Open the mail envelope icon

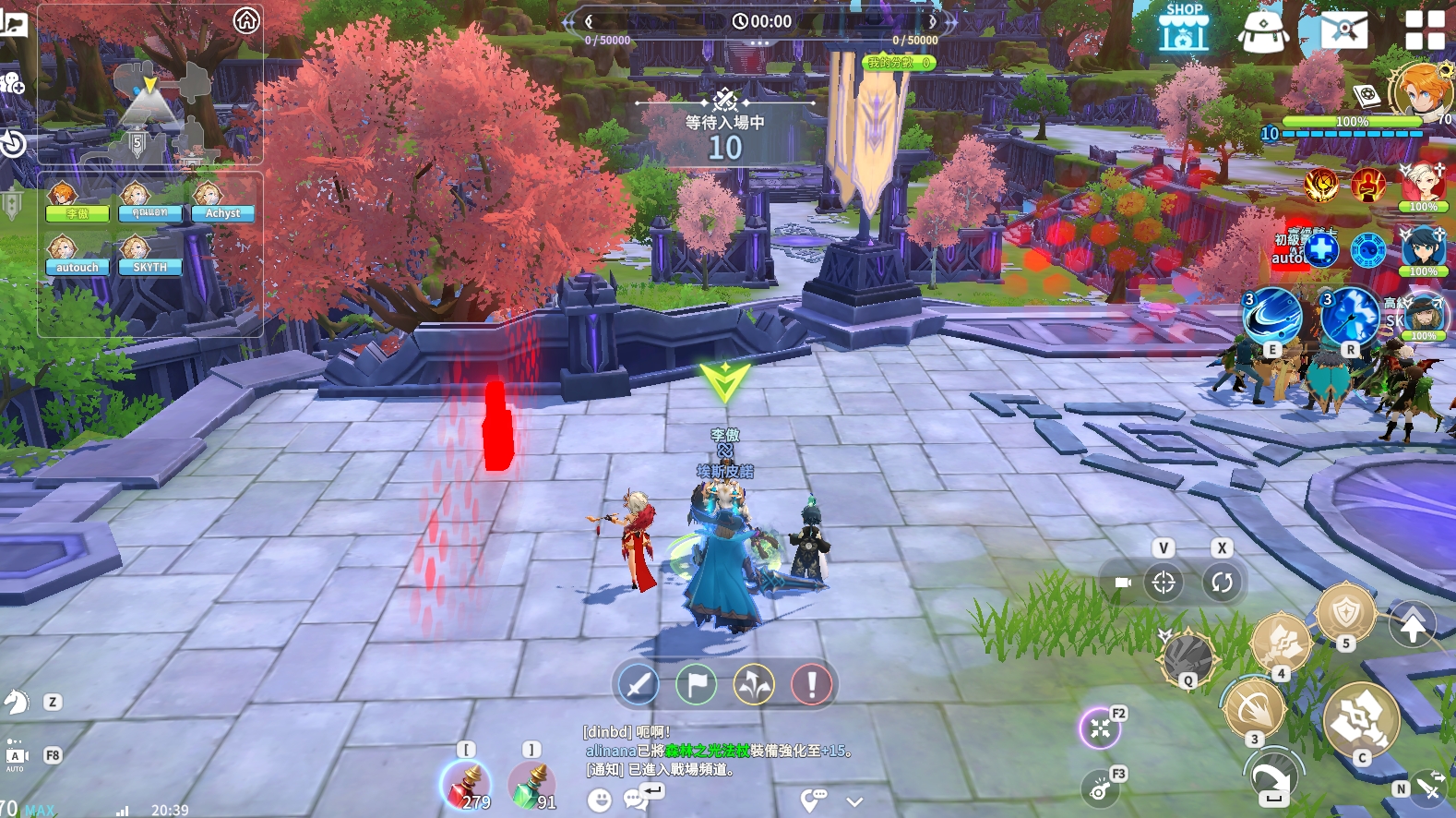pos(1343,30)
